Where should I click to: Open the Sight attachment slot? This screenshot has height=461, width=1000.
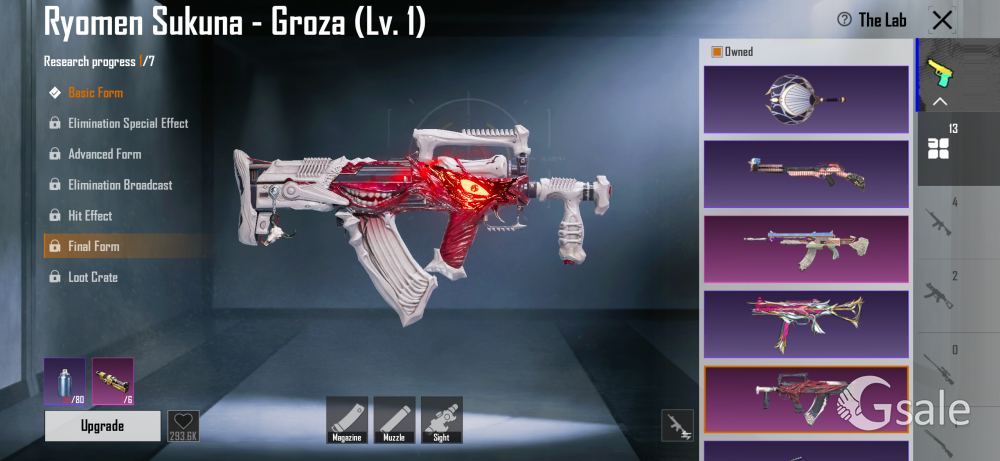(441, 419)
